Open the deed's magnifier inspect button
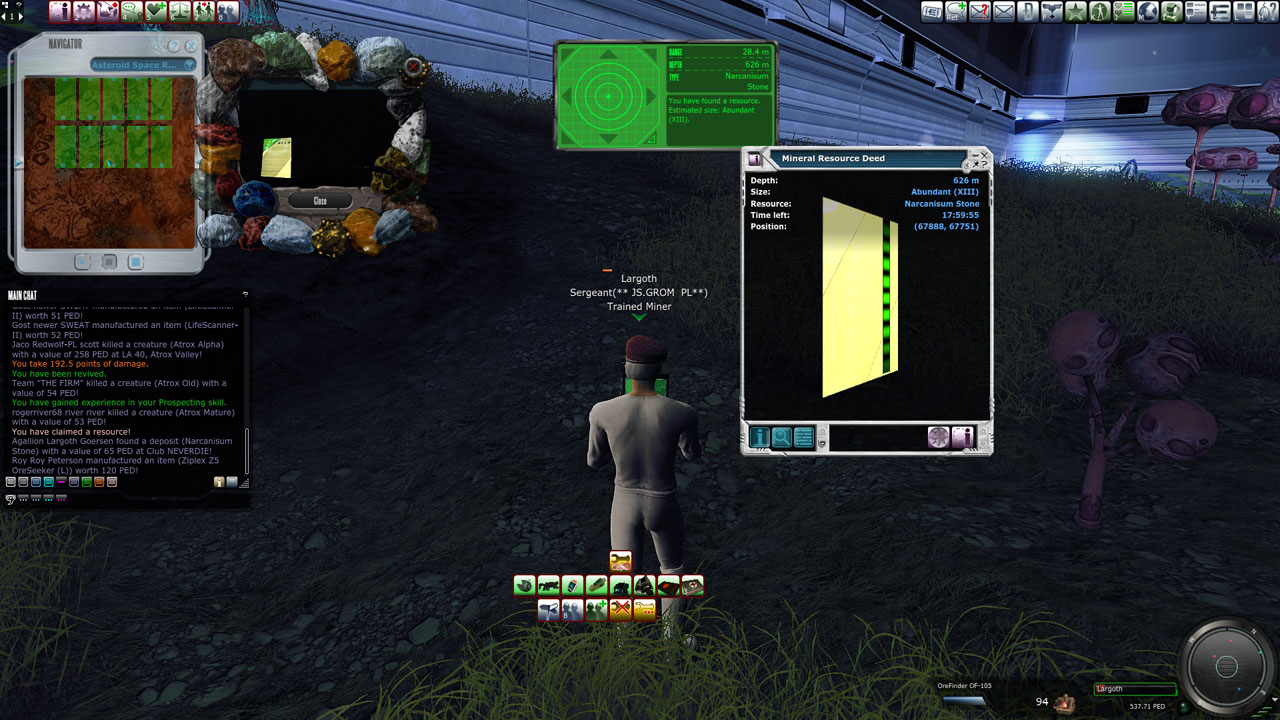This screenshot has width=1280, height=720. pyautogui.click(x=781, y=437)
